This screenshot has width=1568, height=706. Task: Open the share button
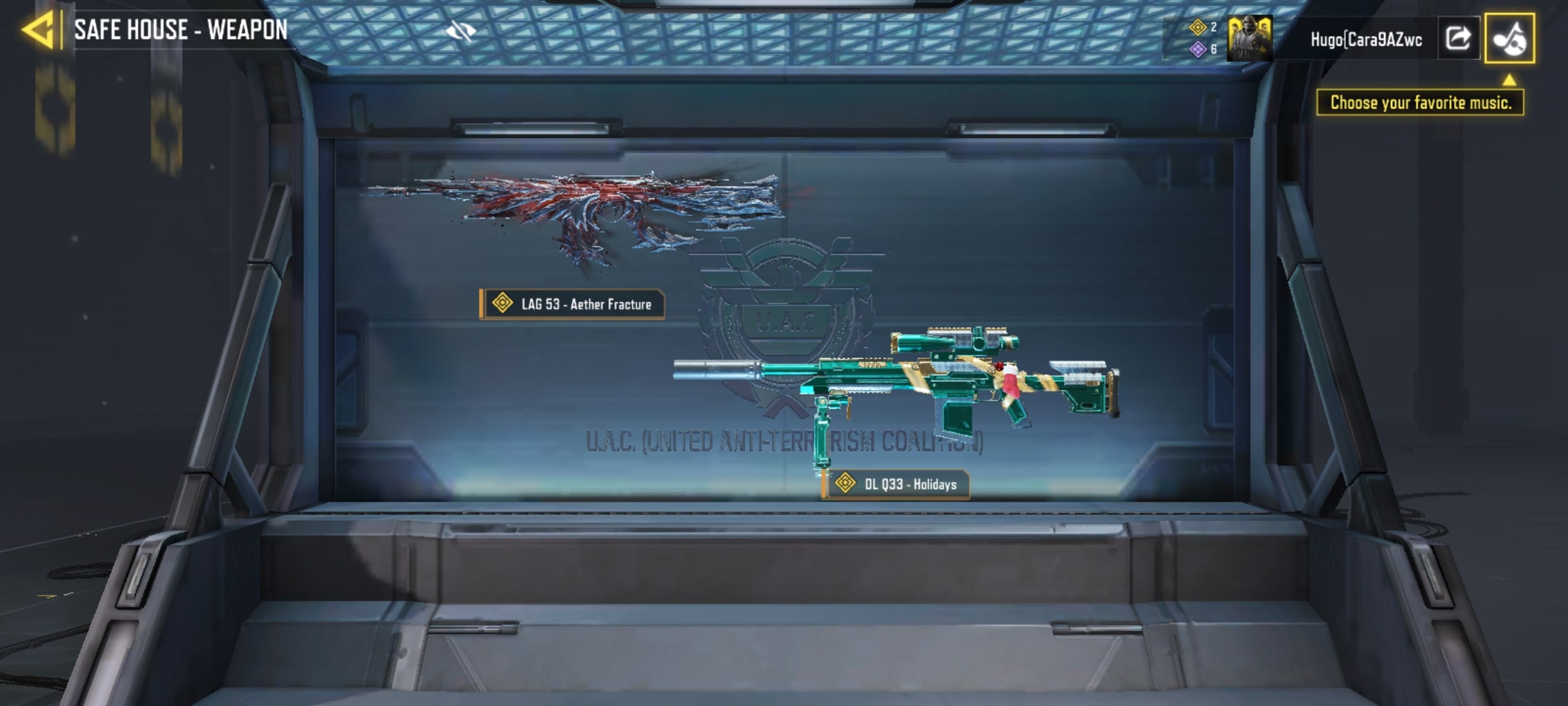(1458, 39)
